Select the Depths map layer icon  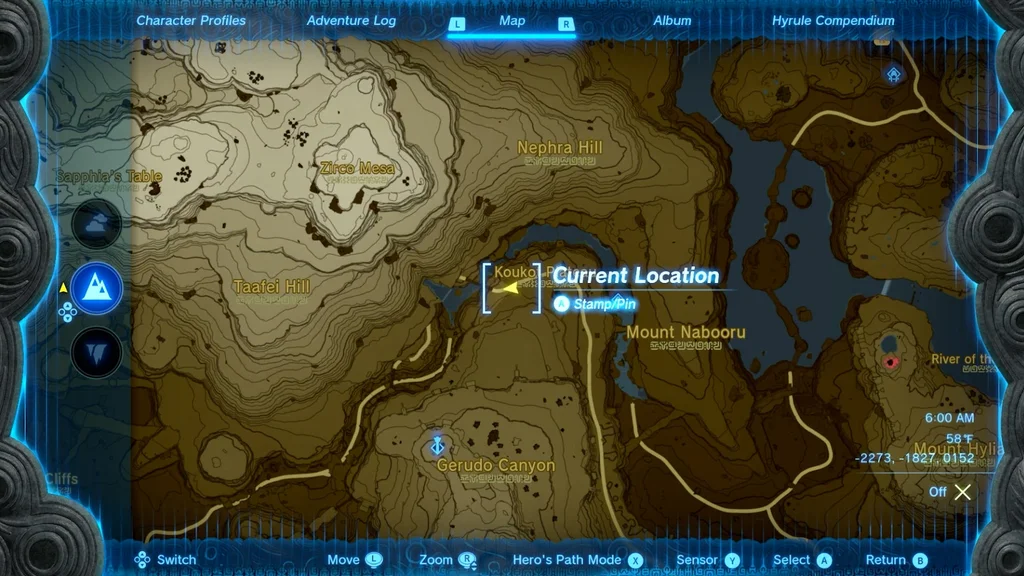tap(97, 352)
